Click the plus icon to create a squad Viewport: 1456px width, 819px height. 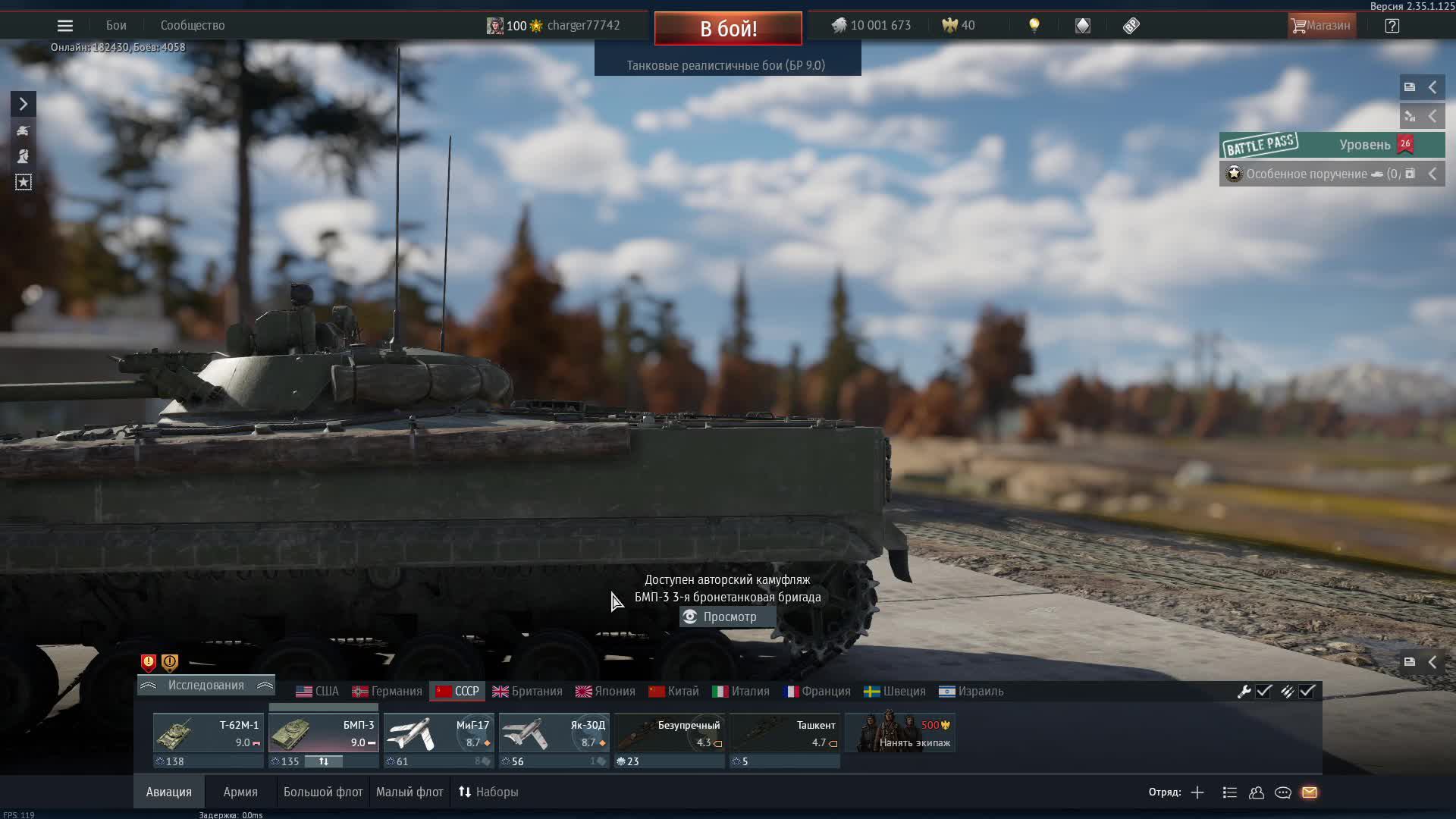pos(1197,792)
